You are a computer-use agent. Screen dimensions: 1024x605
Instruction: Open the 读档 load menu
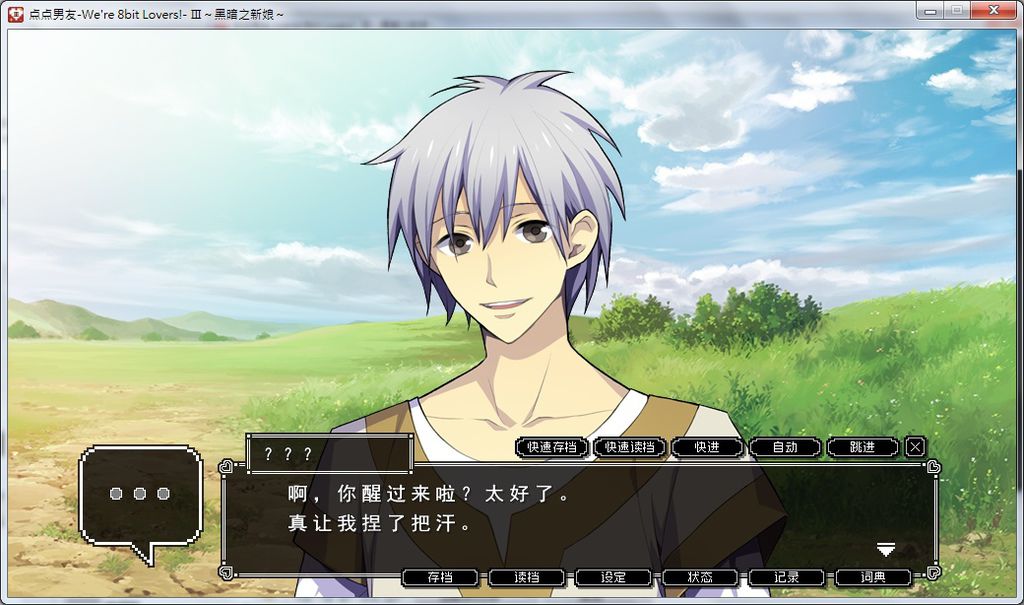click(x=527, y=577)
